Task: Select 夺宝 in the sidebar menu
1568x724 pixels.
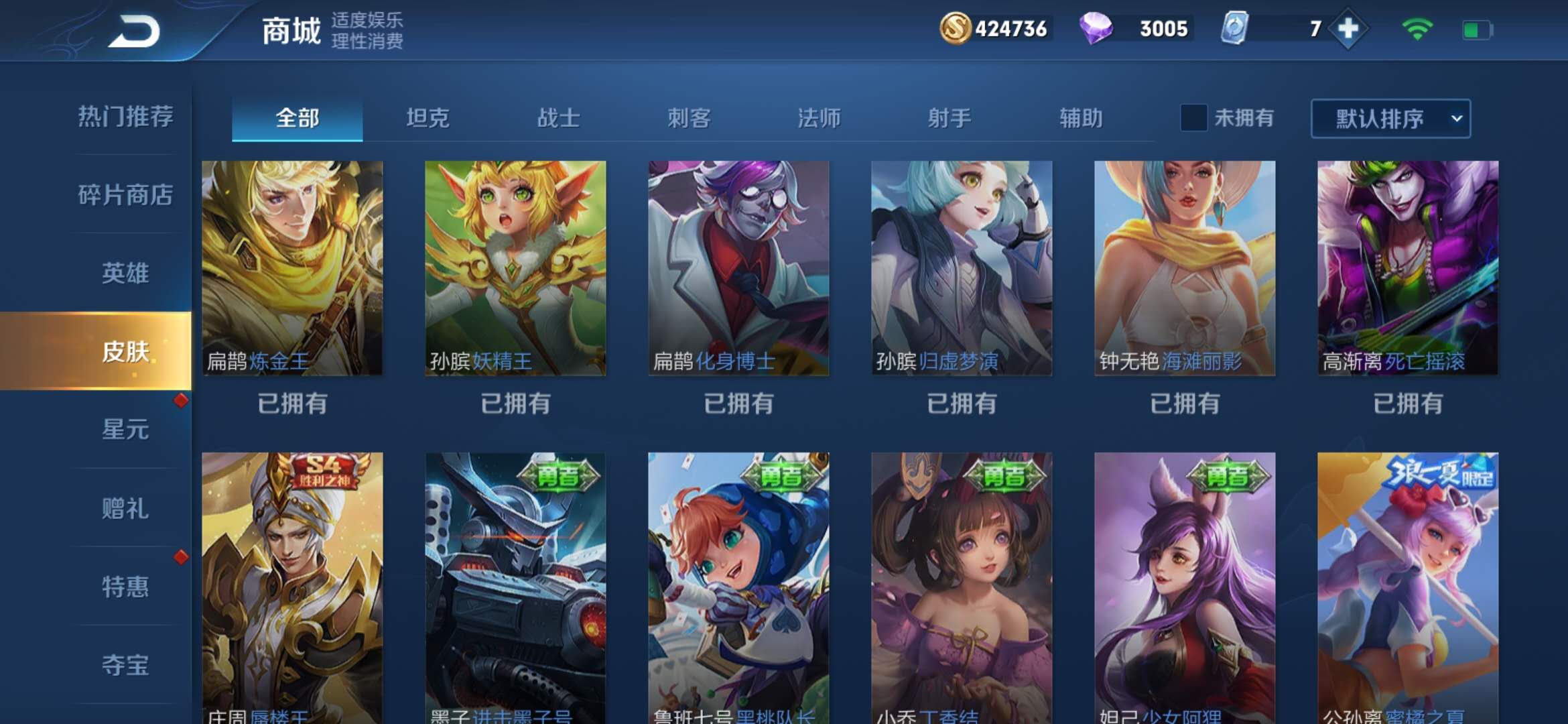Action: pyautogui.click(x=125, y=666)
